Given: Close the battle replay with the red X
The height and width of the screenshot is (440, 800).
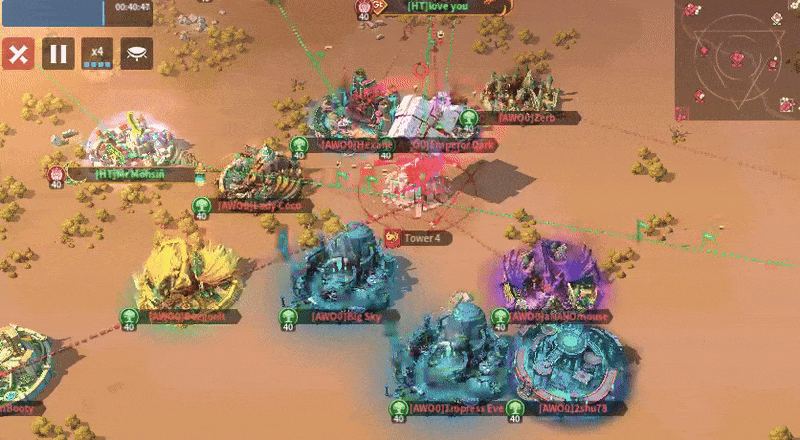Looking at the screenshot, I should pos(17,54).
